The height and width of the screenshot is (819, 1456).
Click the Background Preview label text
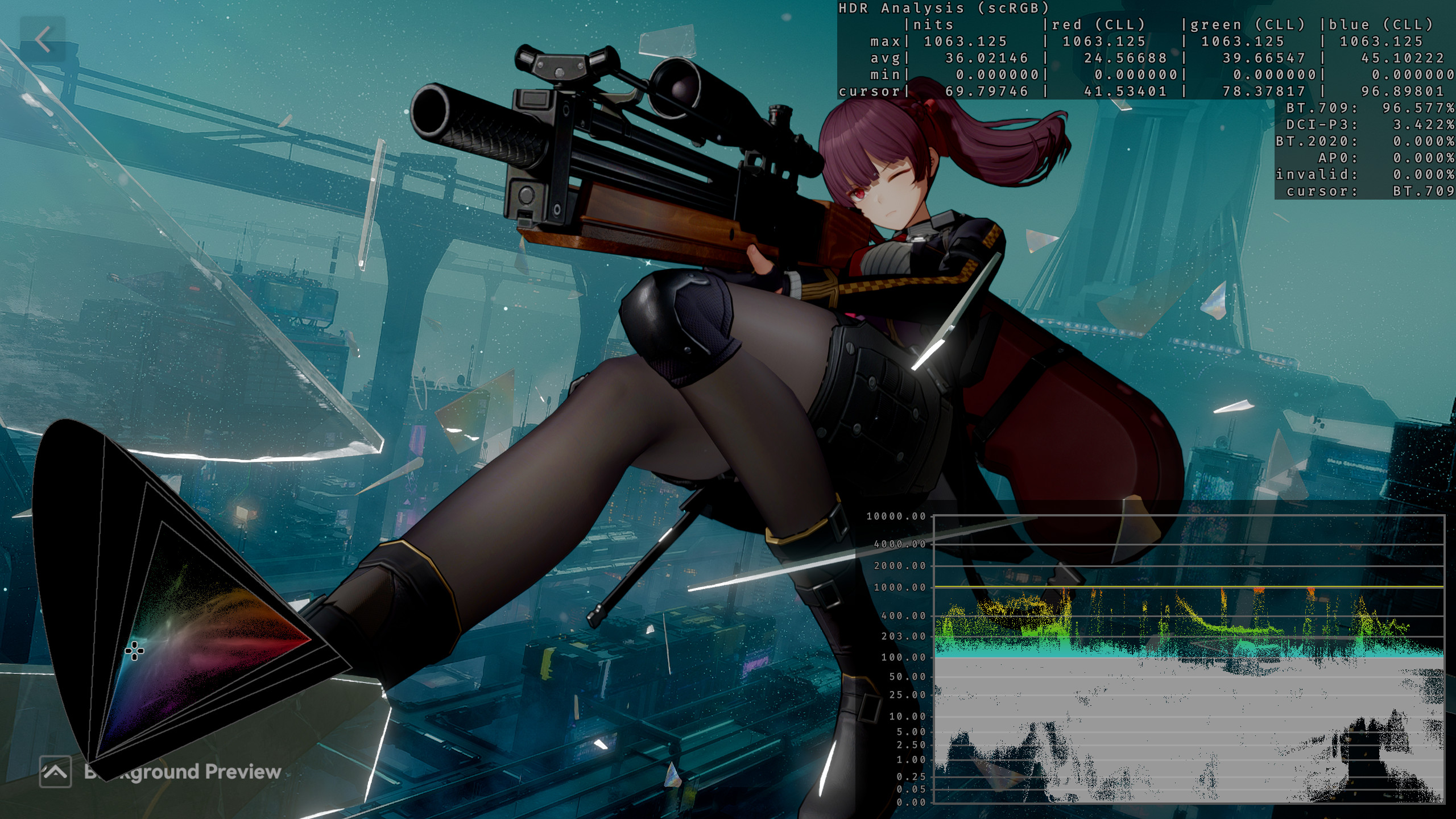pos(182,772)
